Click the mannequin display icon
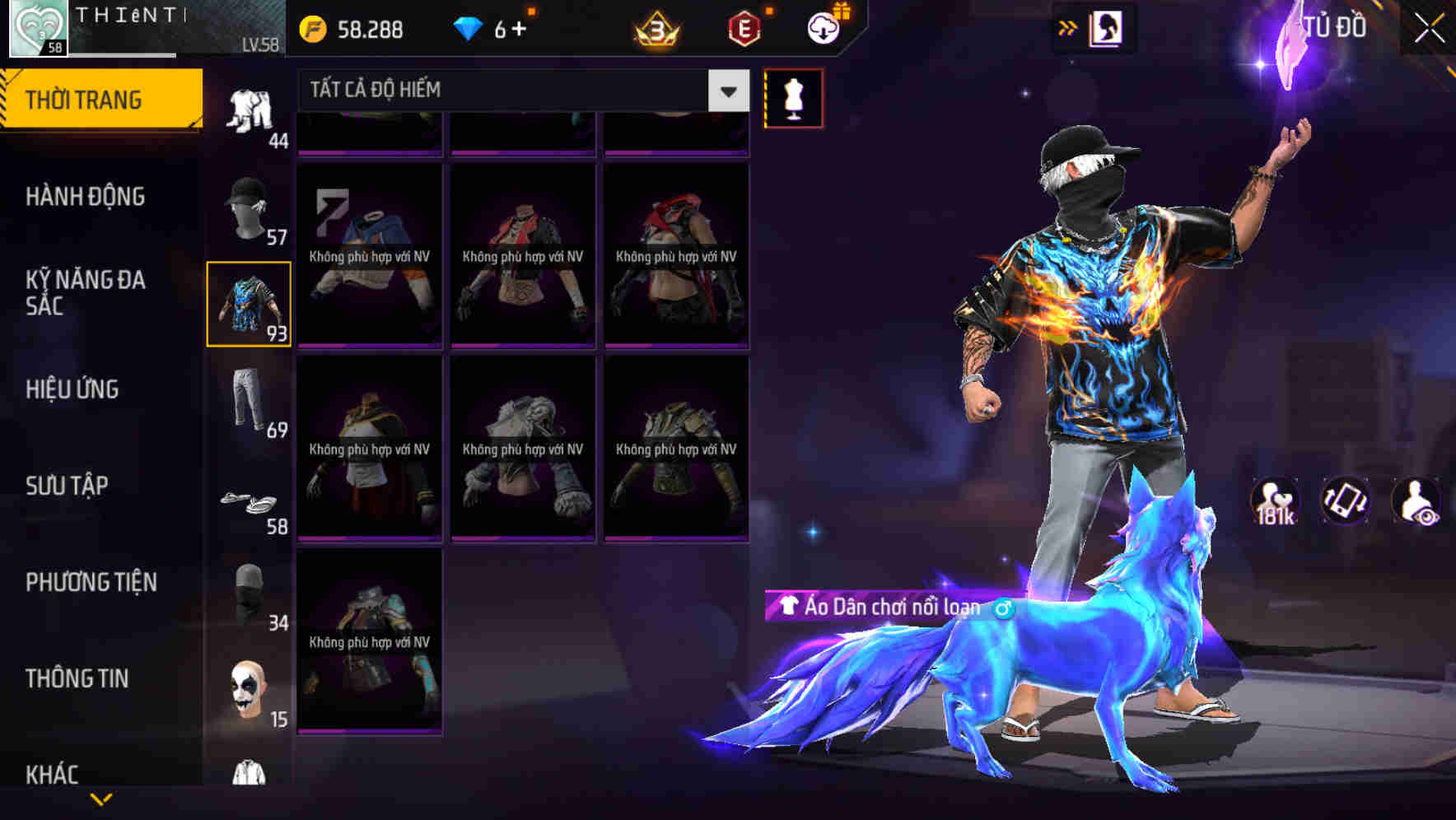 [x=793, y=97]
